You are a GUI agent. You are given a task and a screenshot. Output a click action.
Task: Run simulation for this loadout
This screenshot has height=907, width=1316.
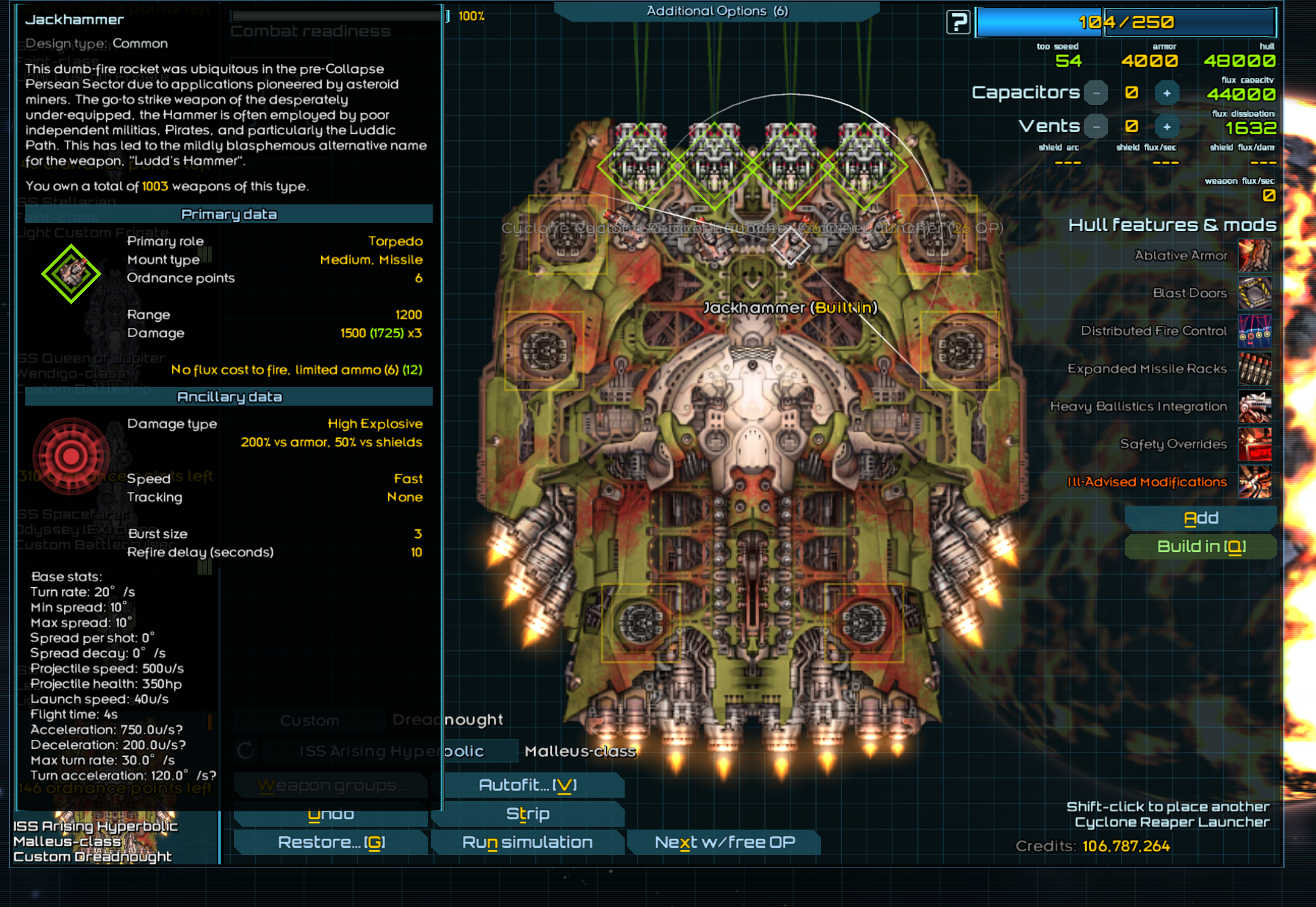point(528,842)
